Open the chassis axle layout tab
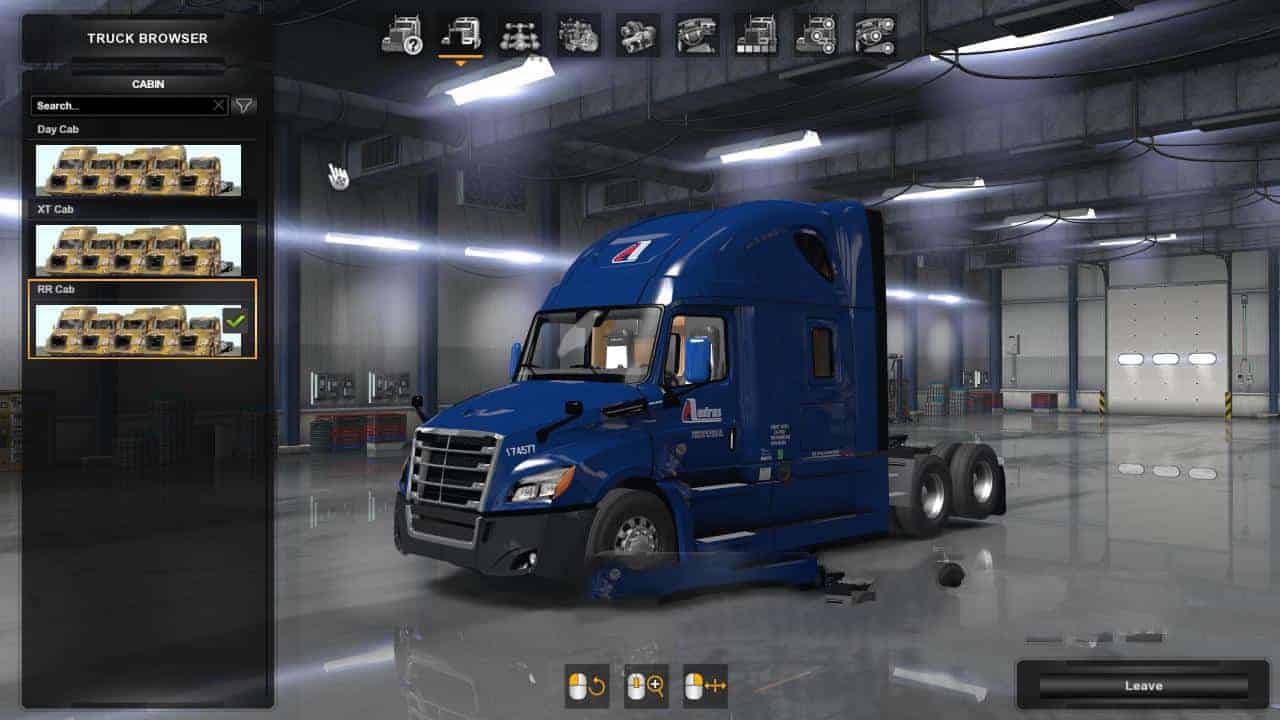This screenshot has height=720, width=1280. click(520, 35)
